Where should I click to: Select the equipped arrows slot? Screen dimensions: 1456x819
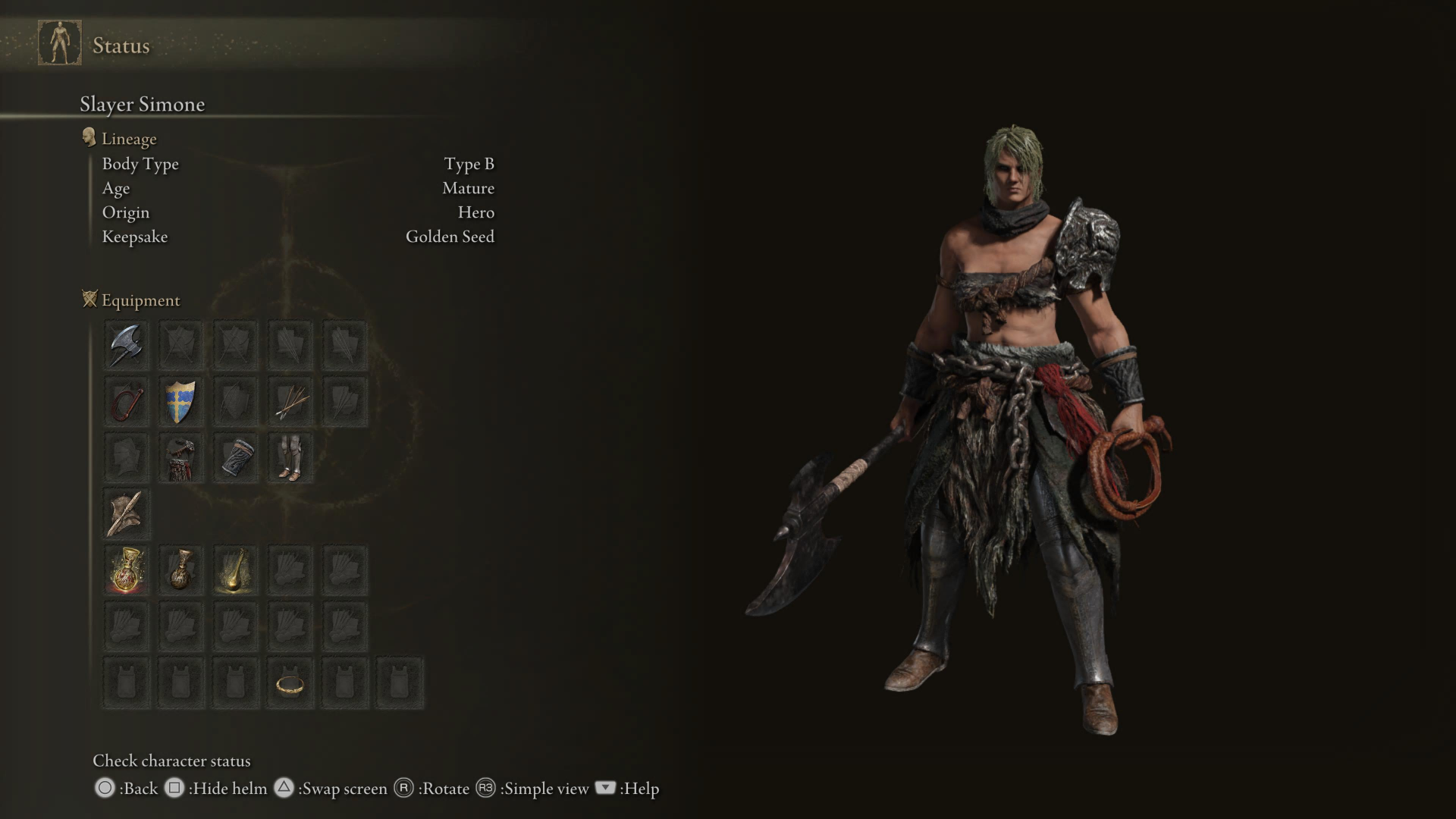pyautogui.click(x=290, y=402)
